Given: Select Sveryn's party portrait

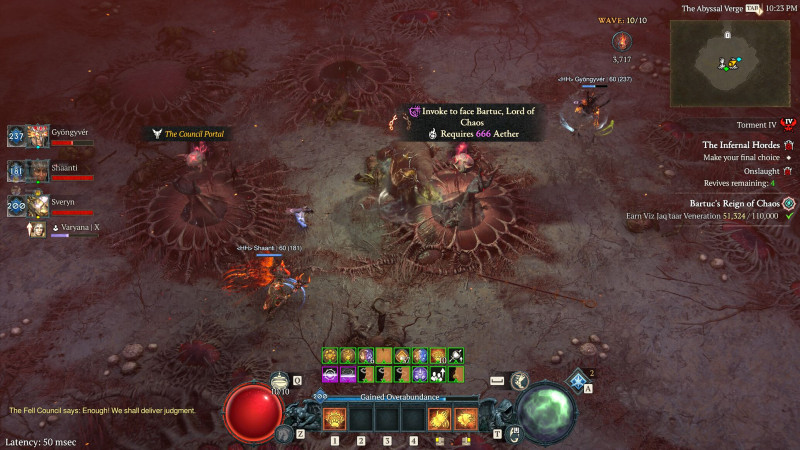Looking at the screenshot, I should [38, 205].
